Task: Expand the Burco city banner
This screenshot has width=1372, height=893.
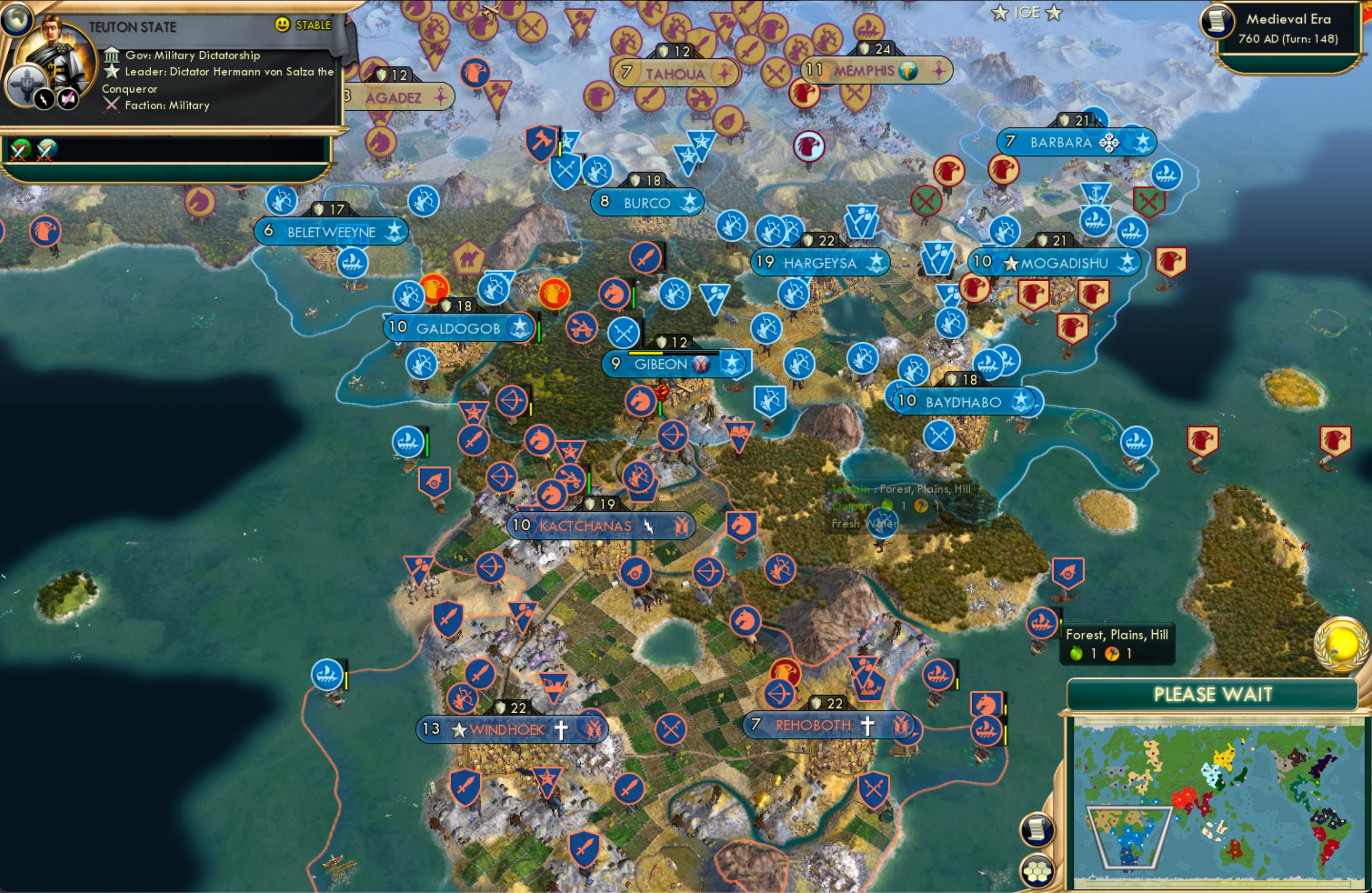Action: (646, 201)
